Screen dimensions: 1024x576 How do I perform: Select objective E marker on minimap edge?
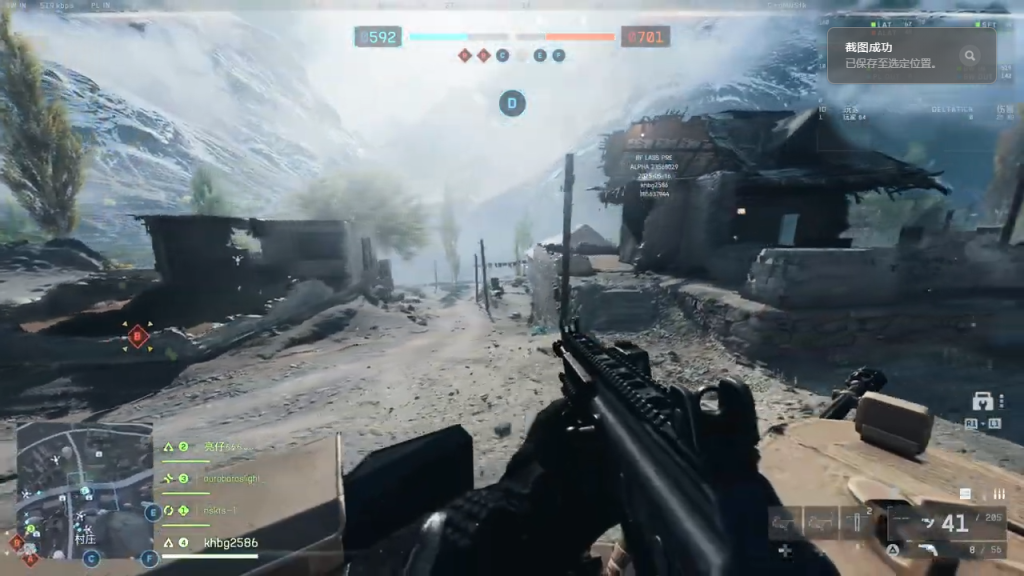point(152,513)
